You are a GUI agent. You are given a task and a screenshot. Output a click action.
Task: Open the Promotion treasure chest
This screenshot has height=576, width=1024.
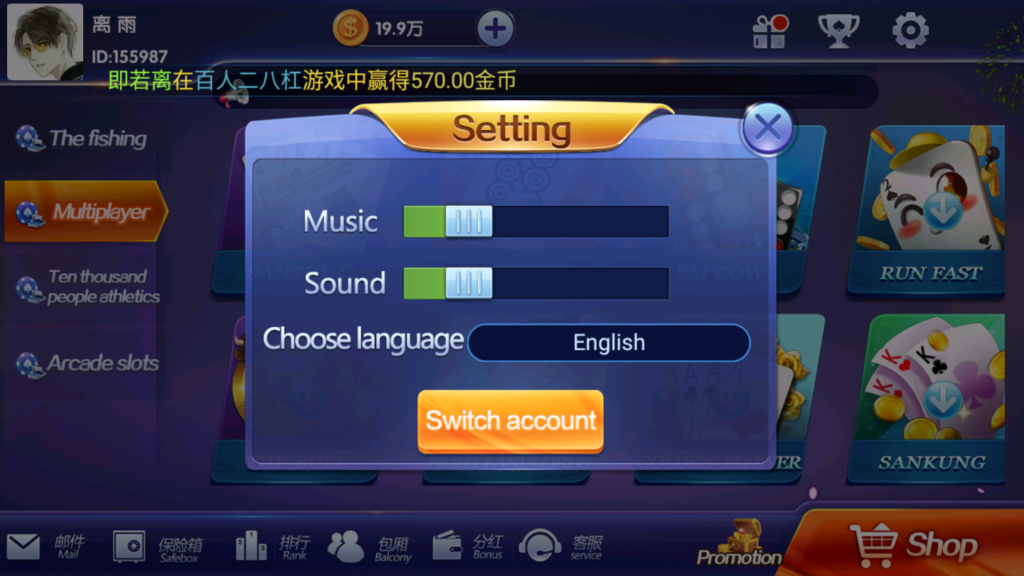click(x=739, y=543)
